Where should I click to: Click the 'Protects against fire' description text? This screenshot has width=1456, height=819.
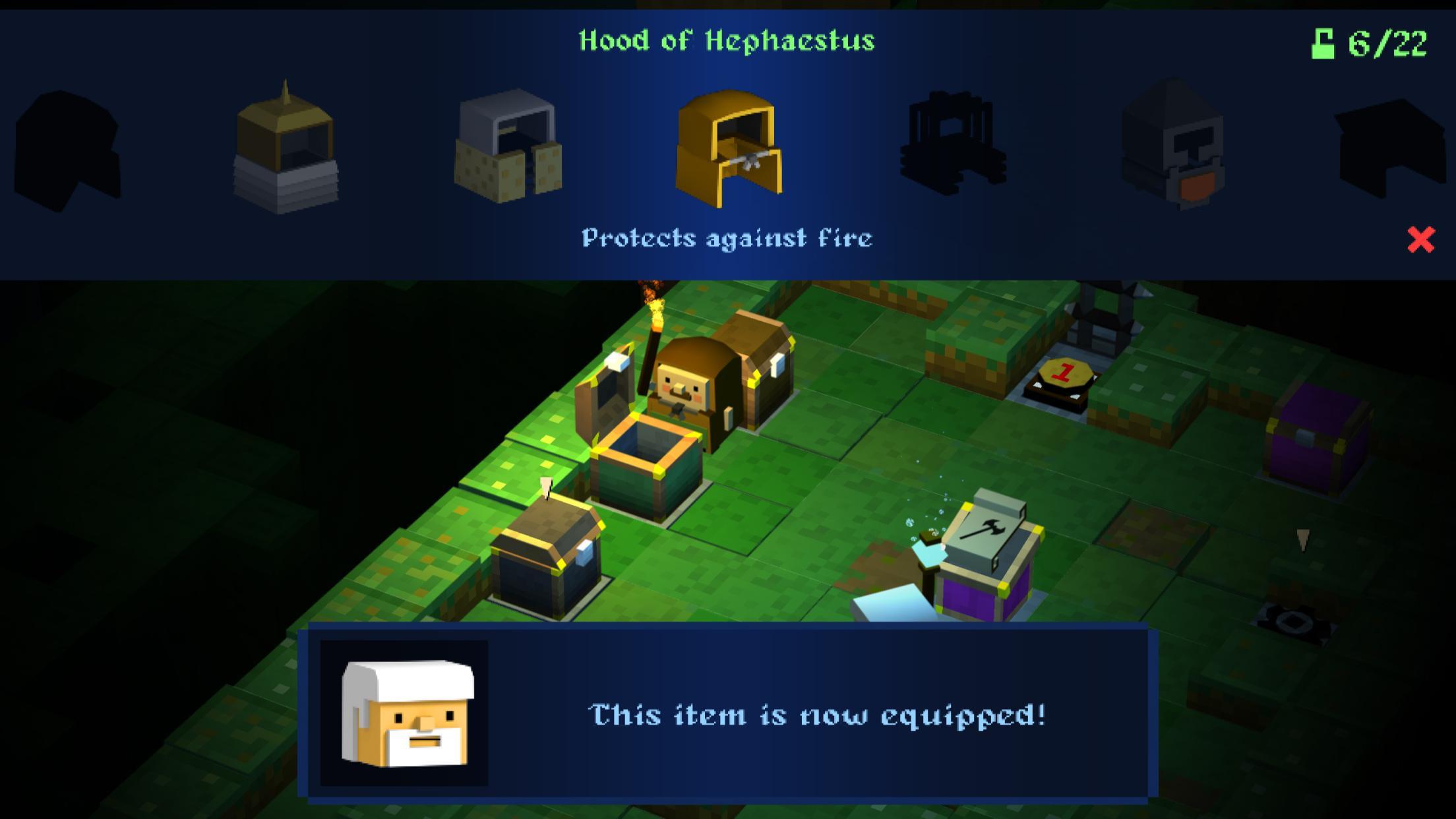(728, 237)
